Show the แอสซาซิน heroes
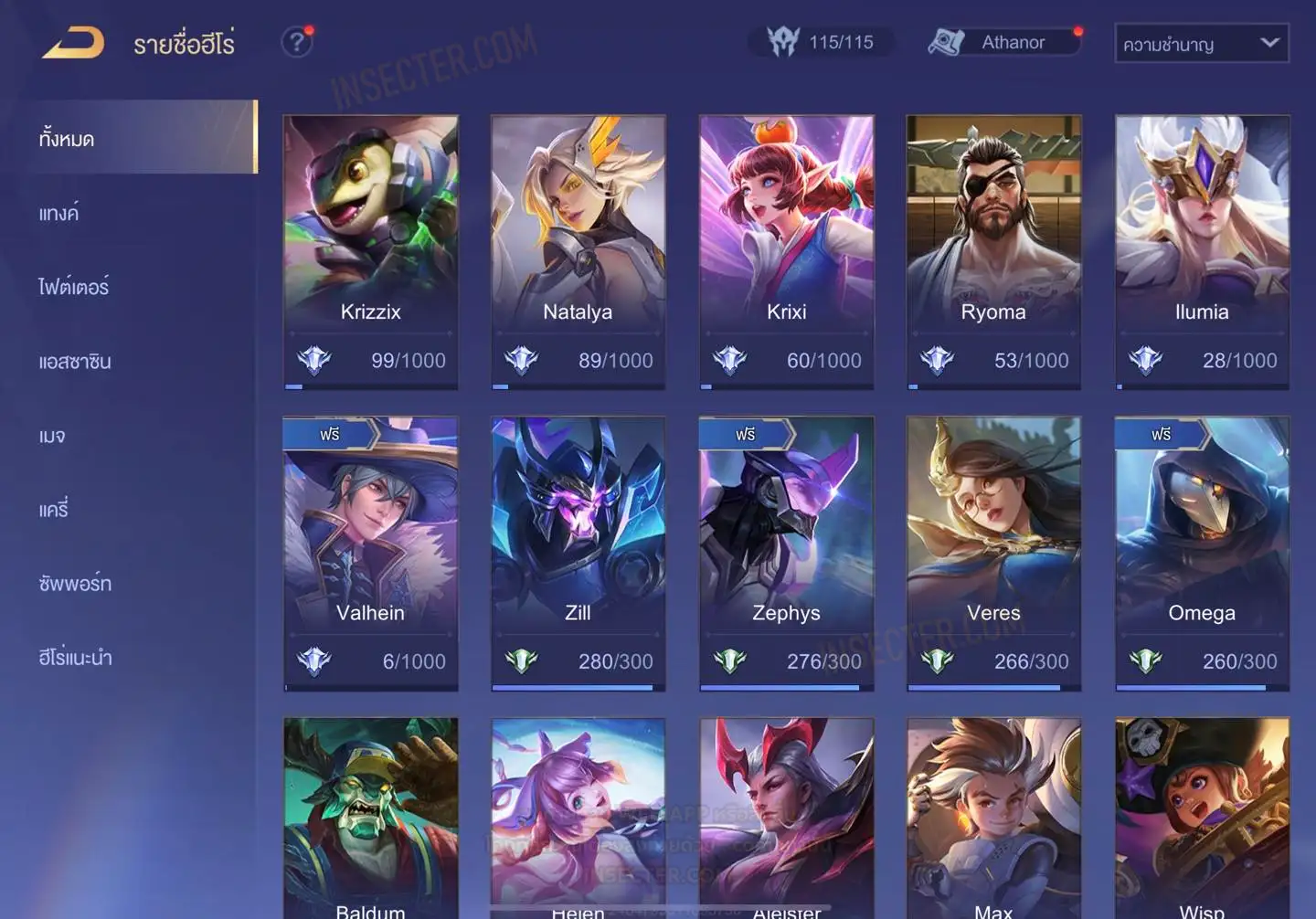 click(75, 362)
